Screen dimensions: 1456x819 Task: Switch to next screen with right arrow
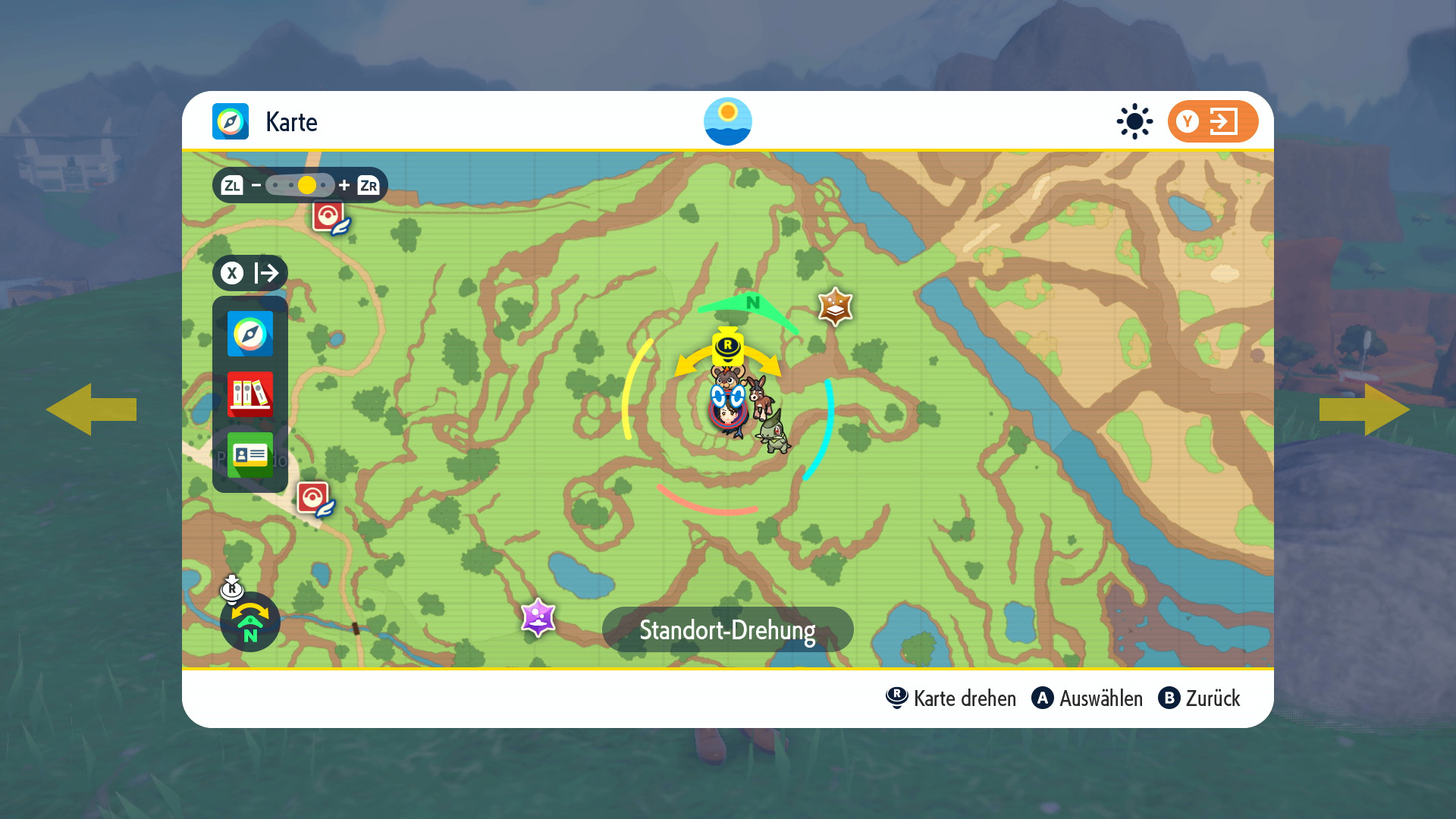(x=1364, y=409)
